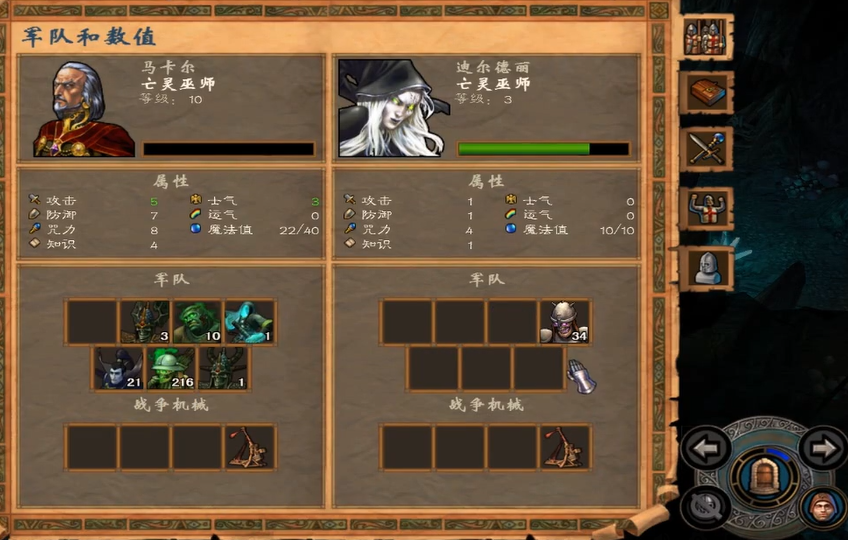The width and height of the screenshot is (848, 540).
Task: Select the right hero's catapult slot
Action: point(564,447)
